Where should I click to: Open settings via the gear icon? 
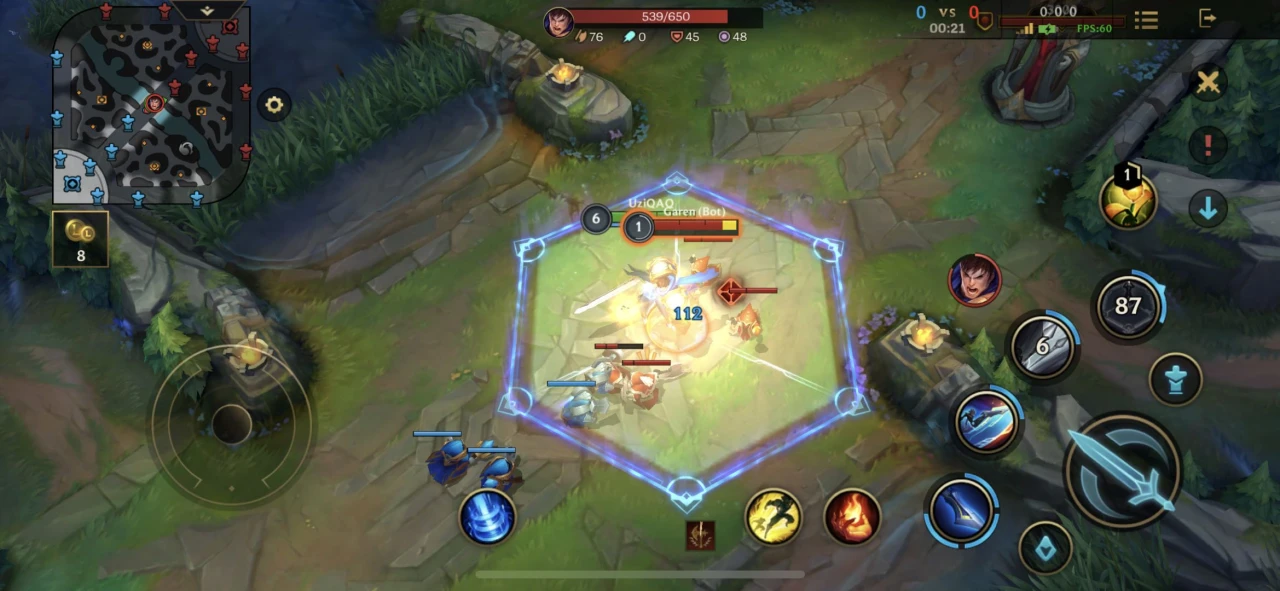274,104
